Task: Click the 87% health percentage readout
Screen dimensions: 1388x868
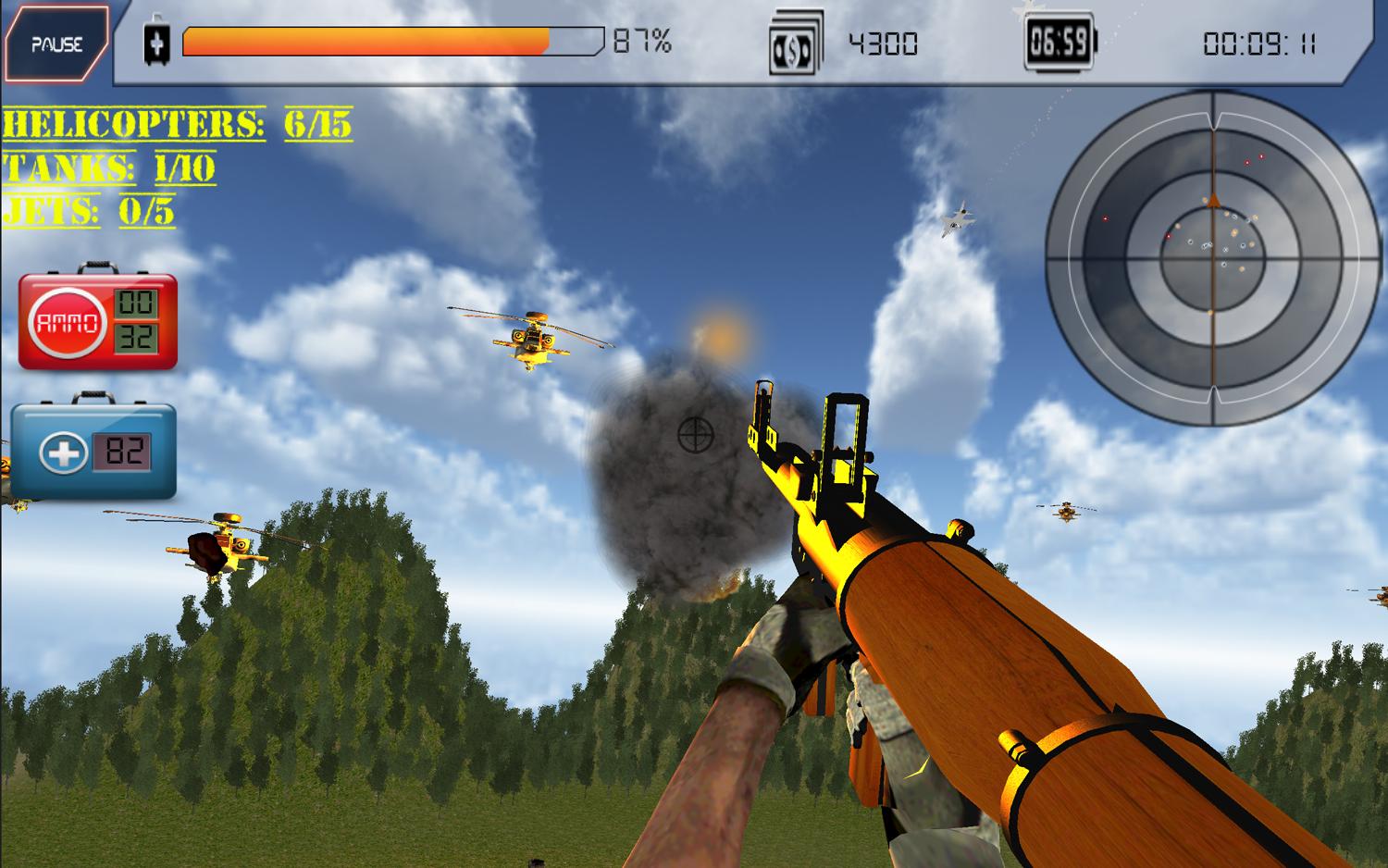Action: tap(640, 41)
